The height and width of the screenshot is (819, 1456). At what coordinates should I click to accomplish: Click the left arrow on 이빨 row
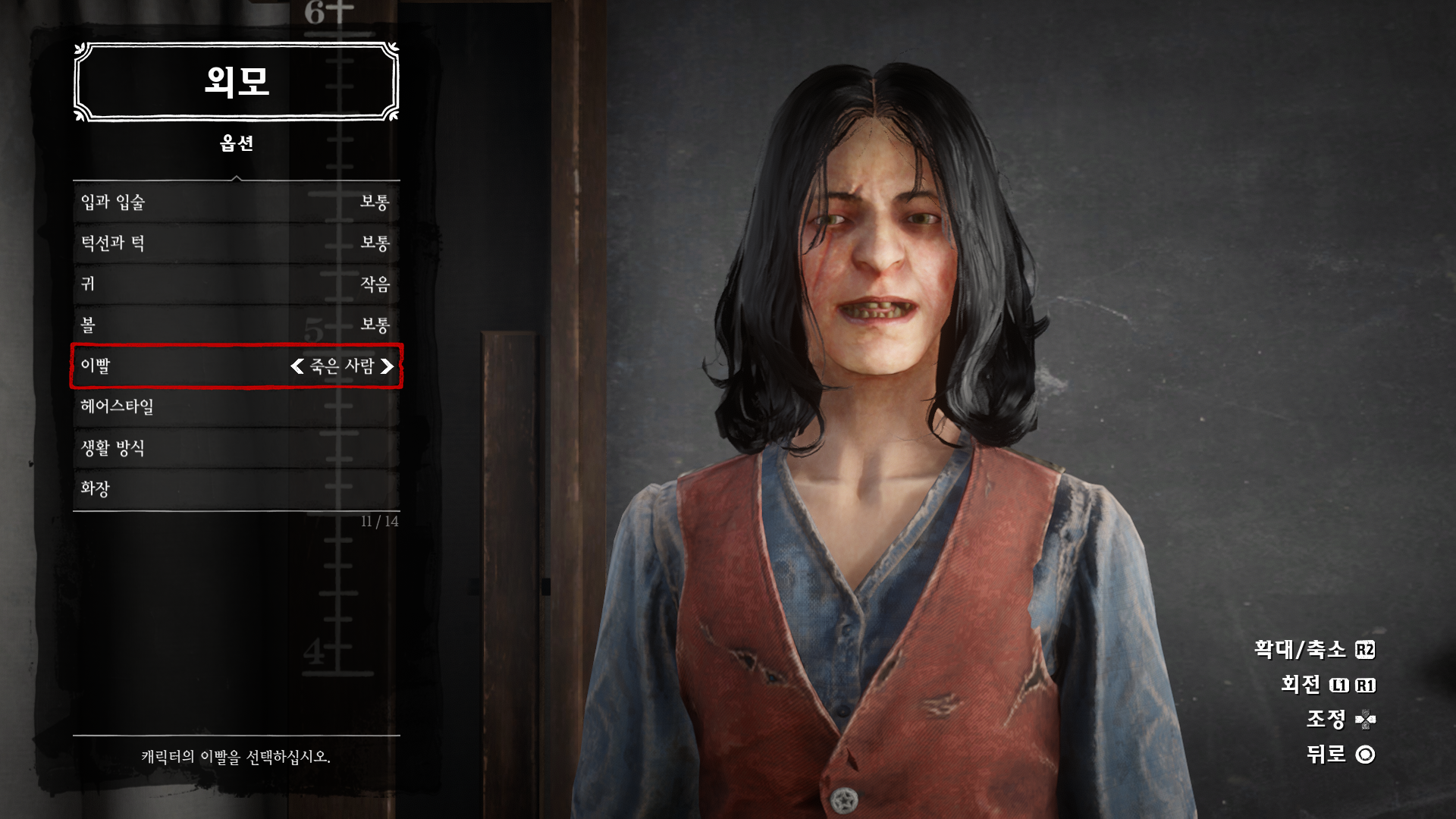[297, 366]
